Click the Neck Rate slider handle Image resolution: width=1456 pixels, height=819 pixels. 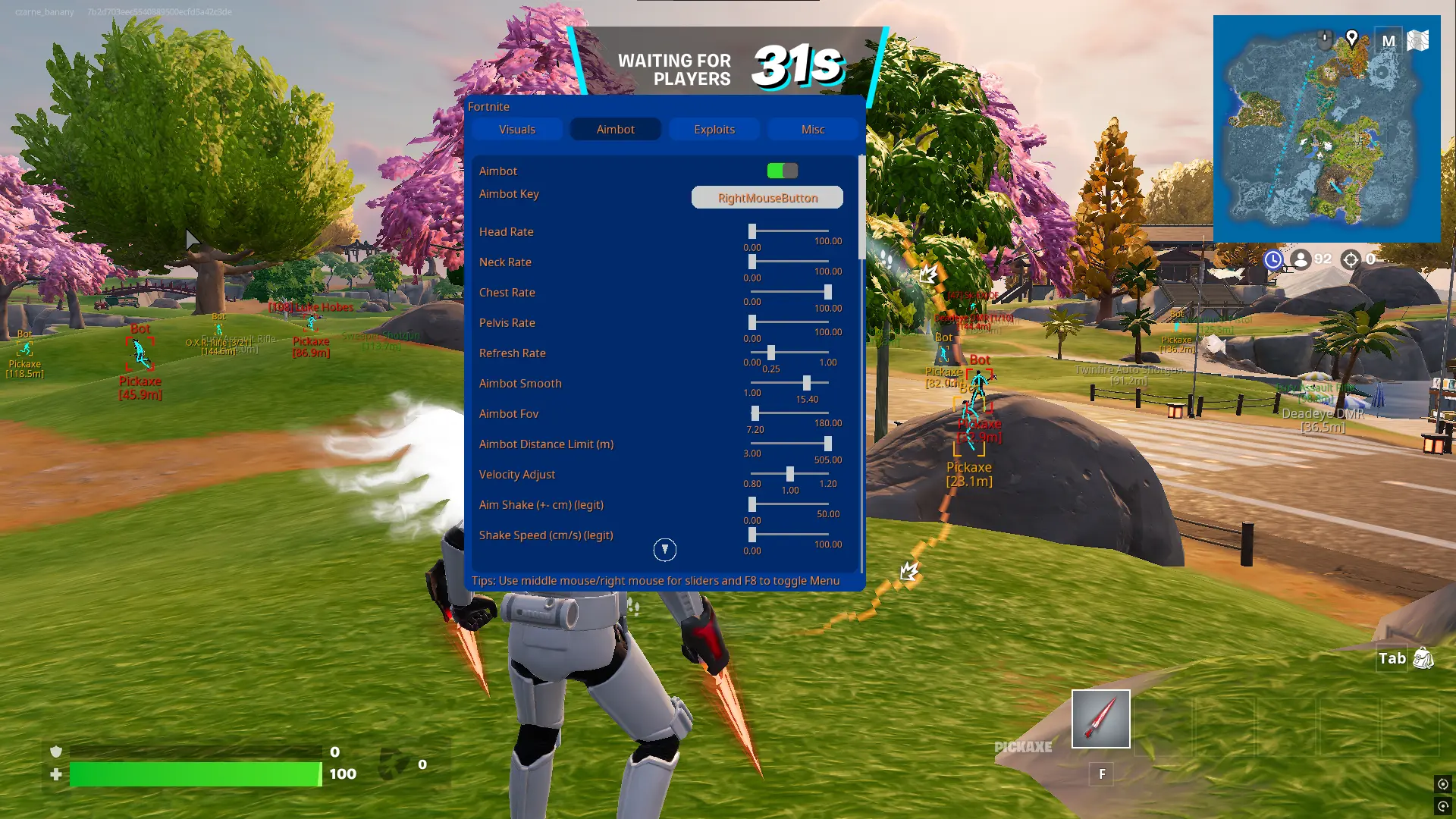pos(752,262)
